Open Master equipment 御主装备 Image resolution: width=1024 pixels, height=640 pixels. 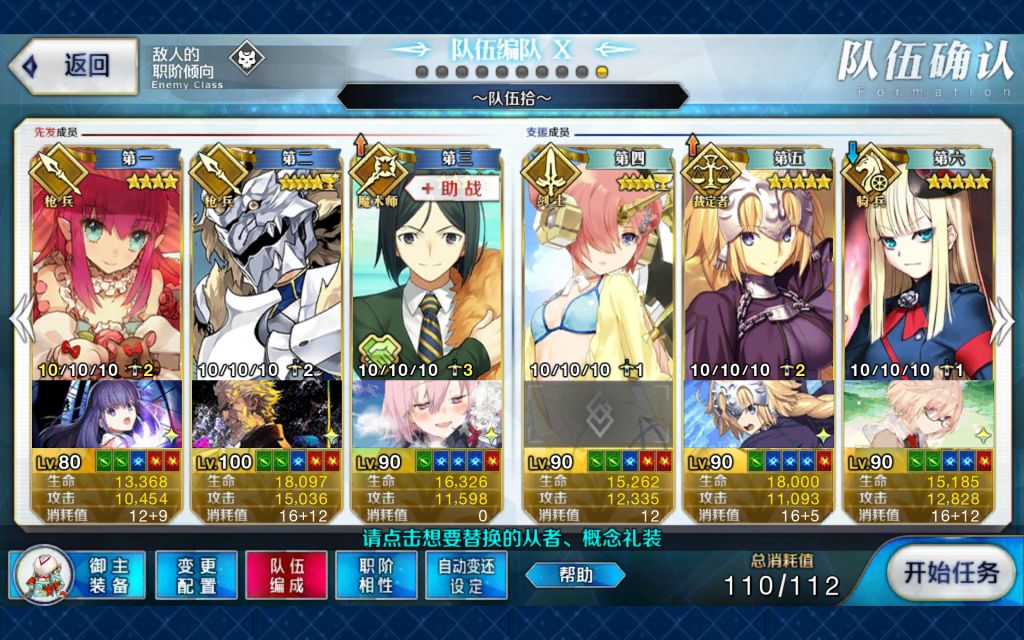(78, 575)
